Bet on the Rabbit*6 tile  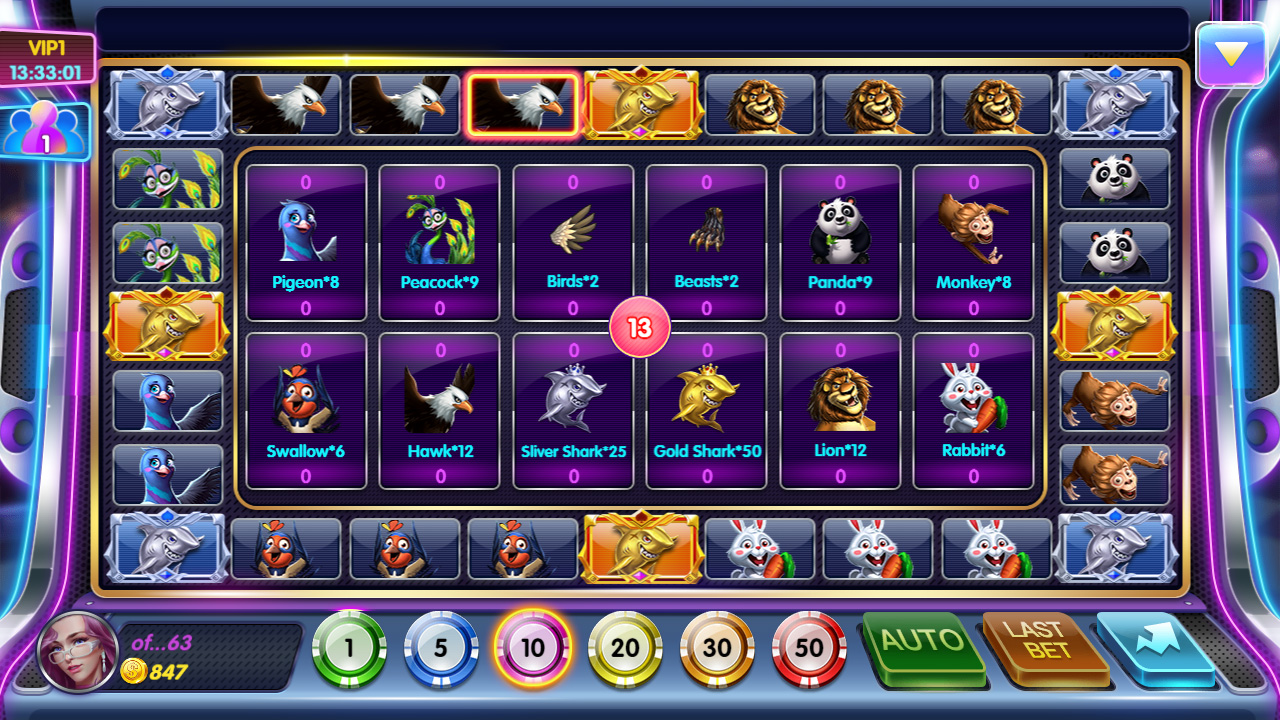(973, 411)
